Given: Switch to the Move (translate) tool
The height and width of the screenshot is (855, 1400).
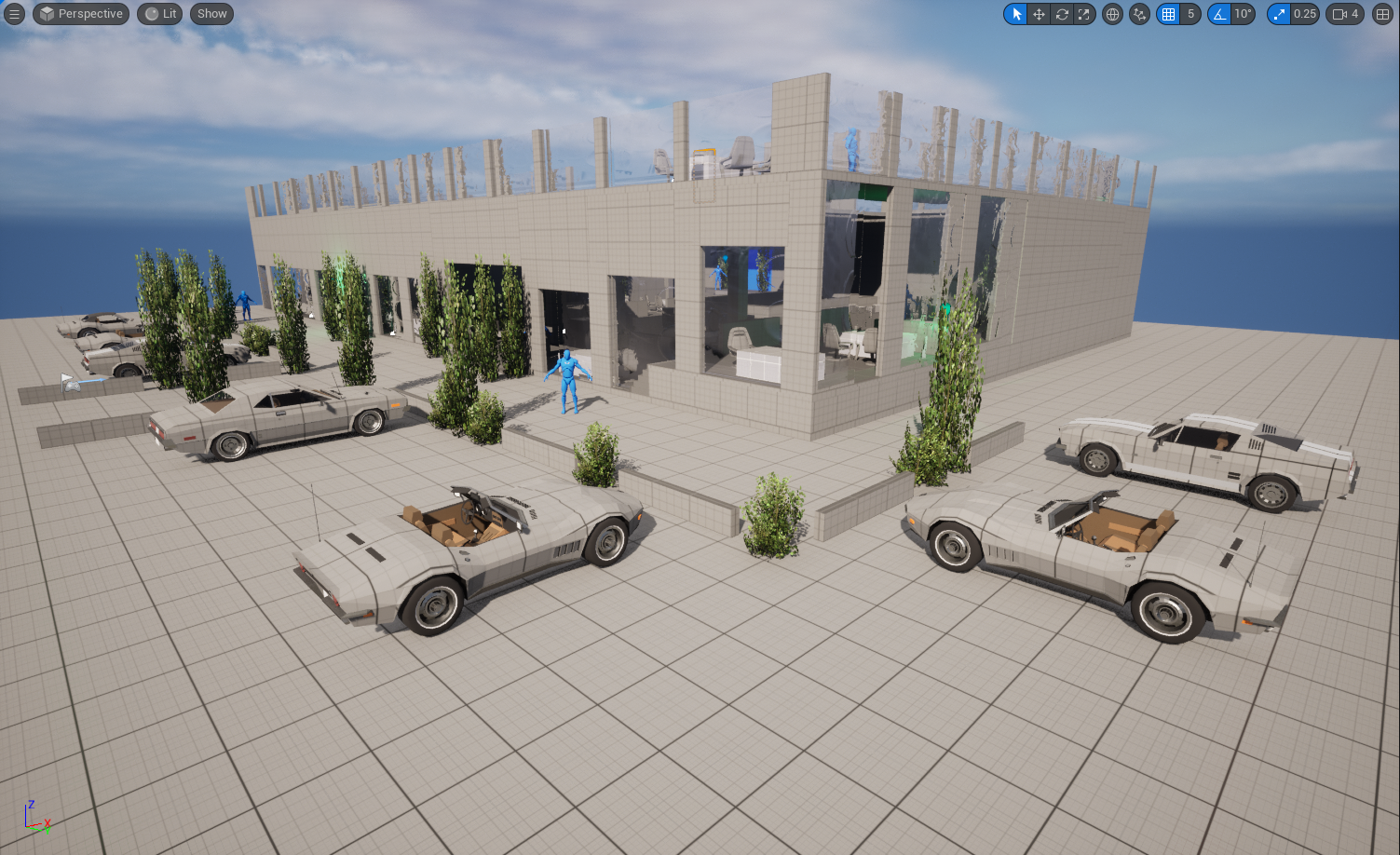Looking at the screenshot, I should point(1038,14).
